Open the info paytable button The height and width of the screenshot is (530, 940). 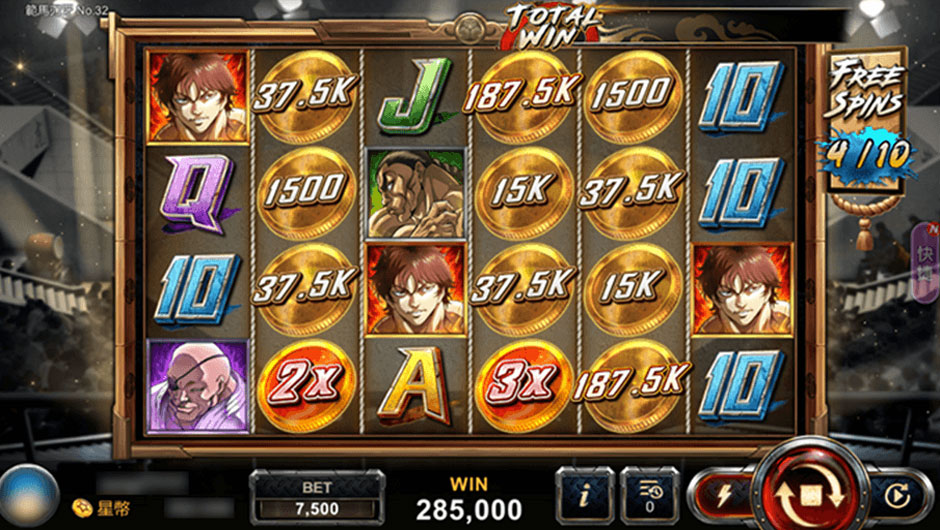pyautogui.click(x=583, y=494)
